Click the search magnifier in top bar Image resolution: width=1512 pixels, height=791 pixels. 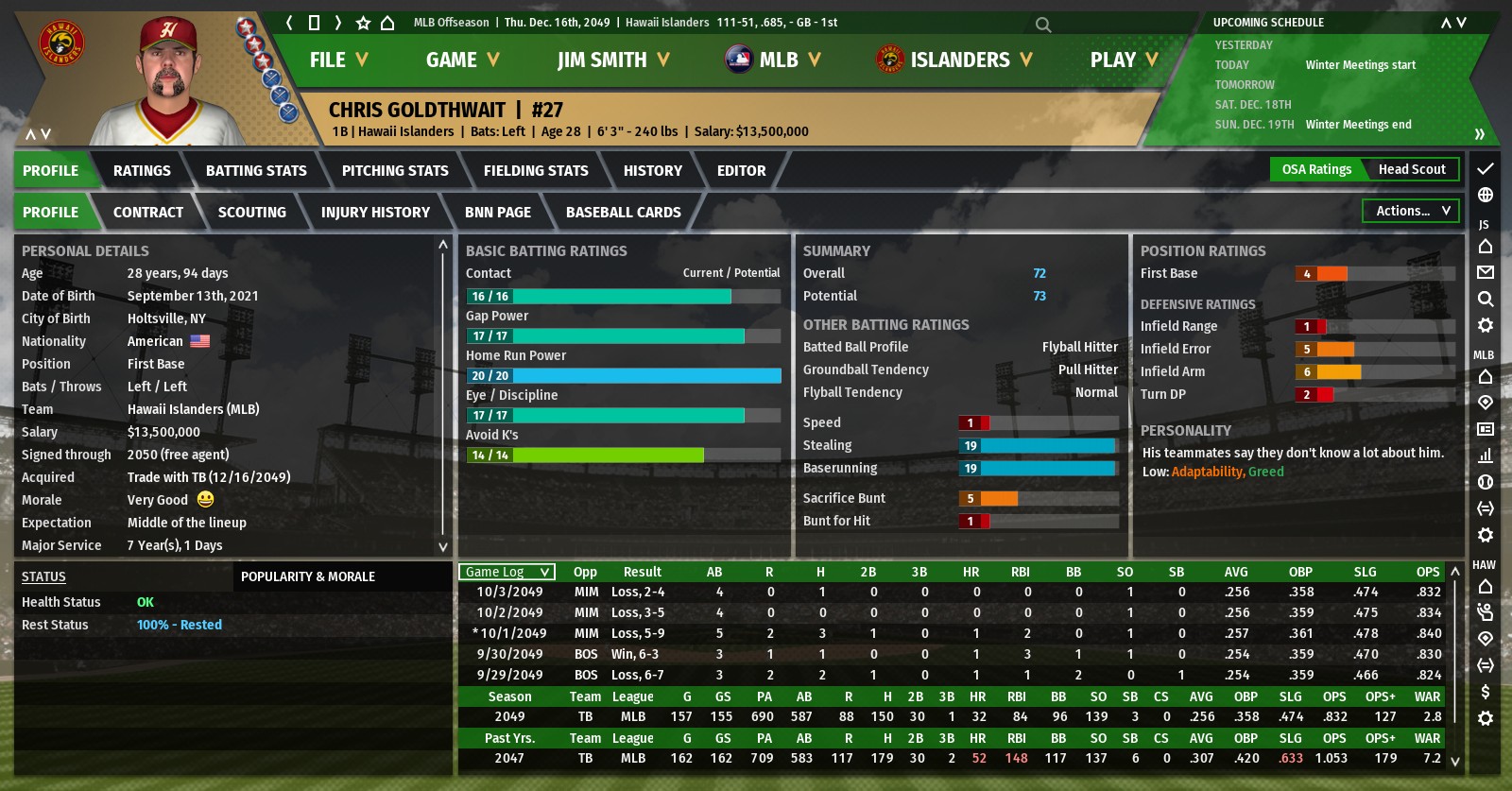coord(1043,25)
